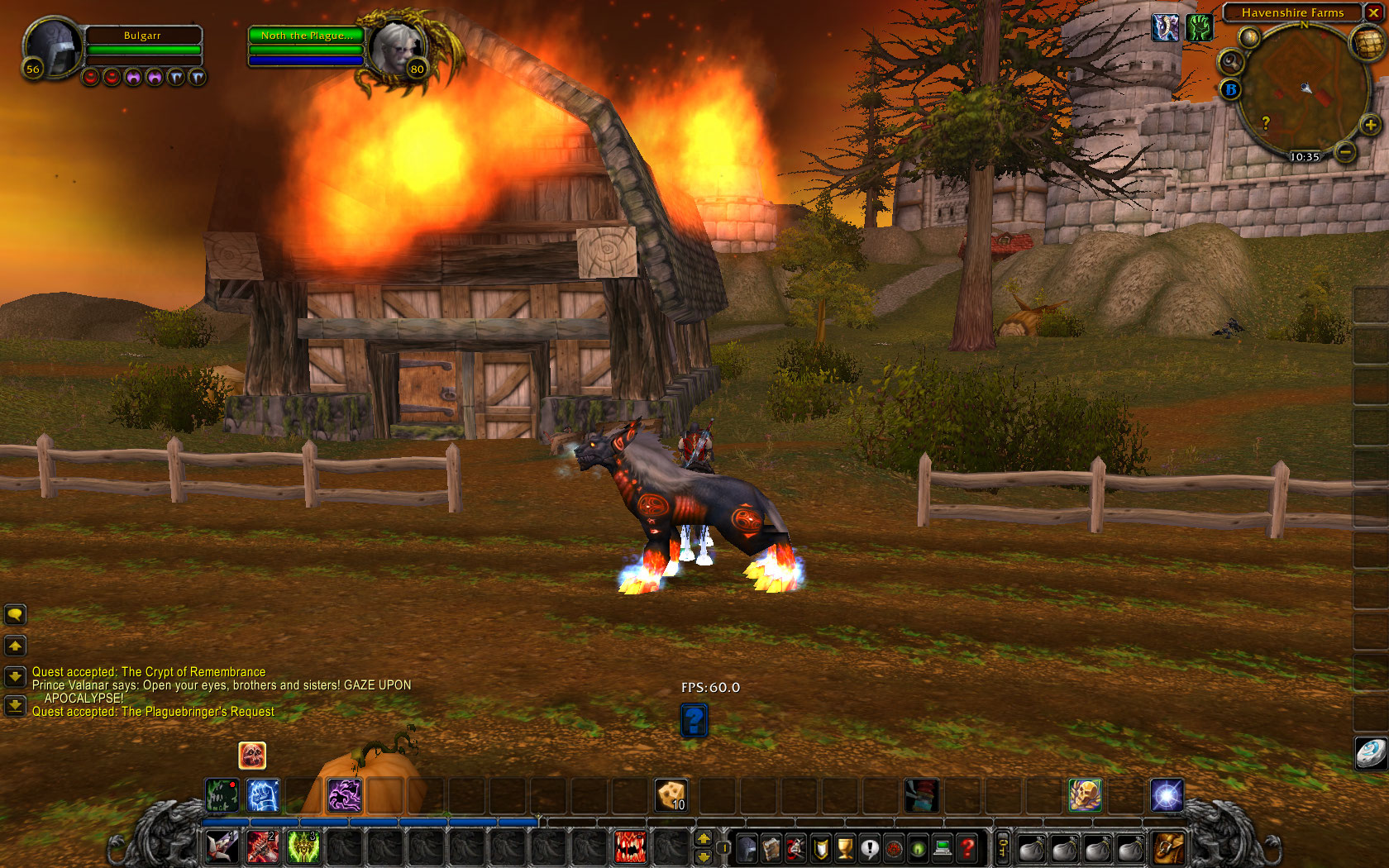
Task: Click the blue B minimap button
Action: point(1230,89)
